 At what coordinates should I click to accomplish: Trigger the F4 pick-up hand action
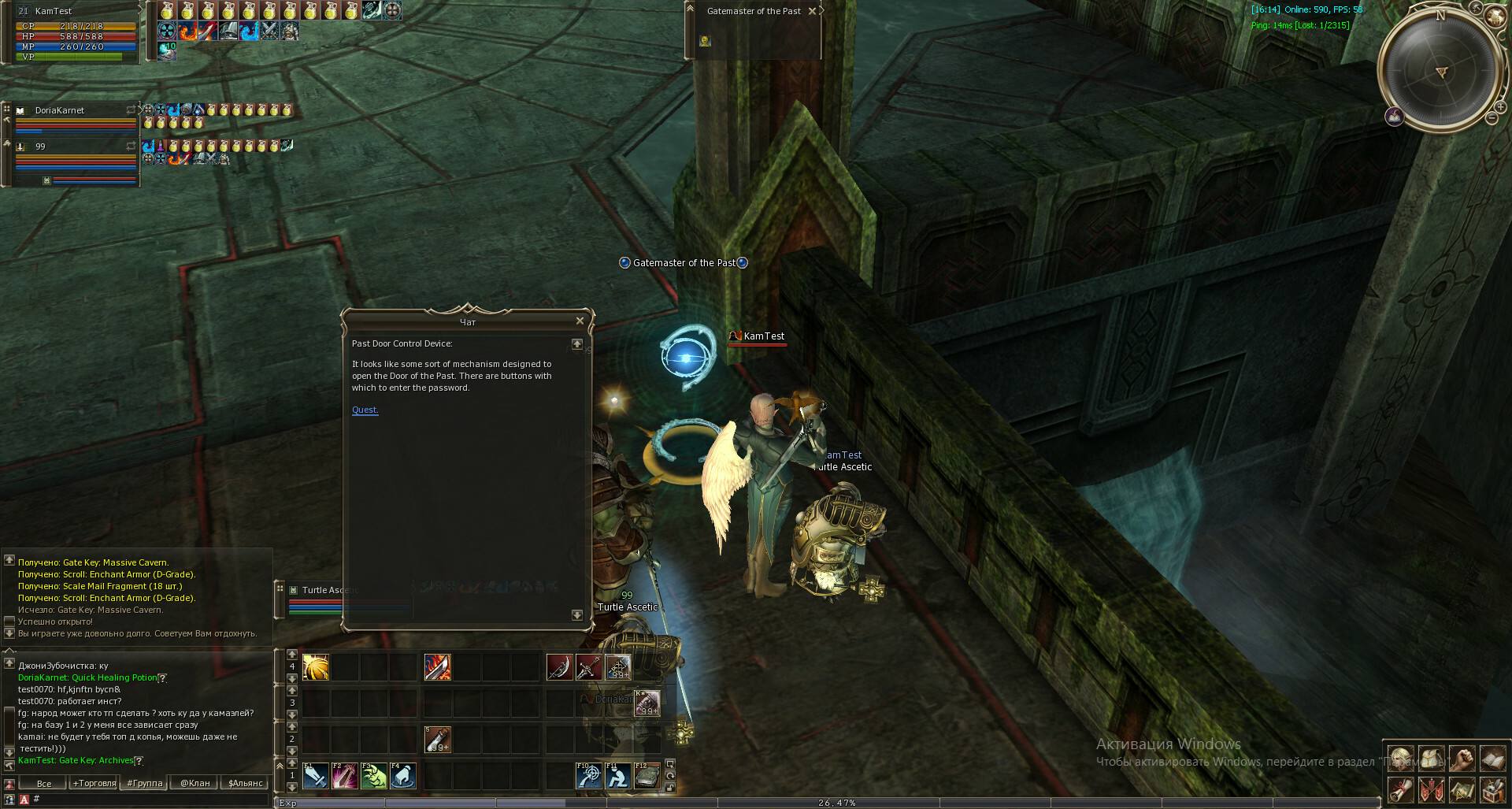click(402, 776)
